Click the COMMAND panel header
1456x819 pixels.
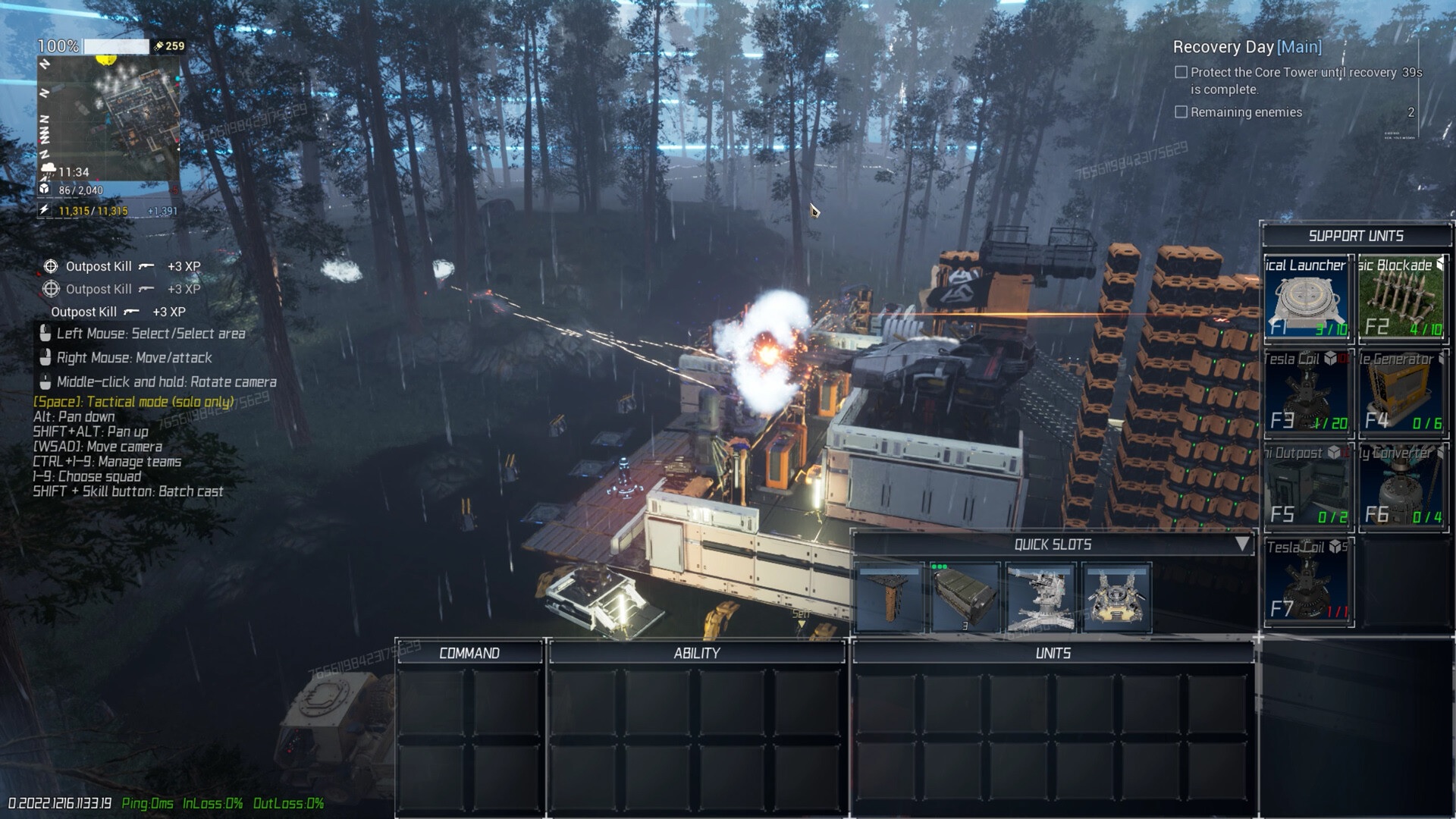(x=468, y=651)
